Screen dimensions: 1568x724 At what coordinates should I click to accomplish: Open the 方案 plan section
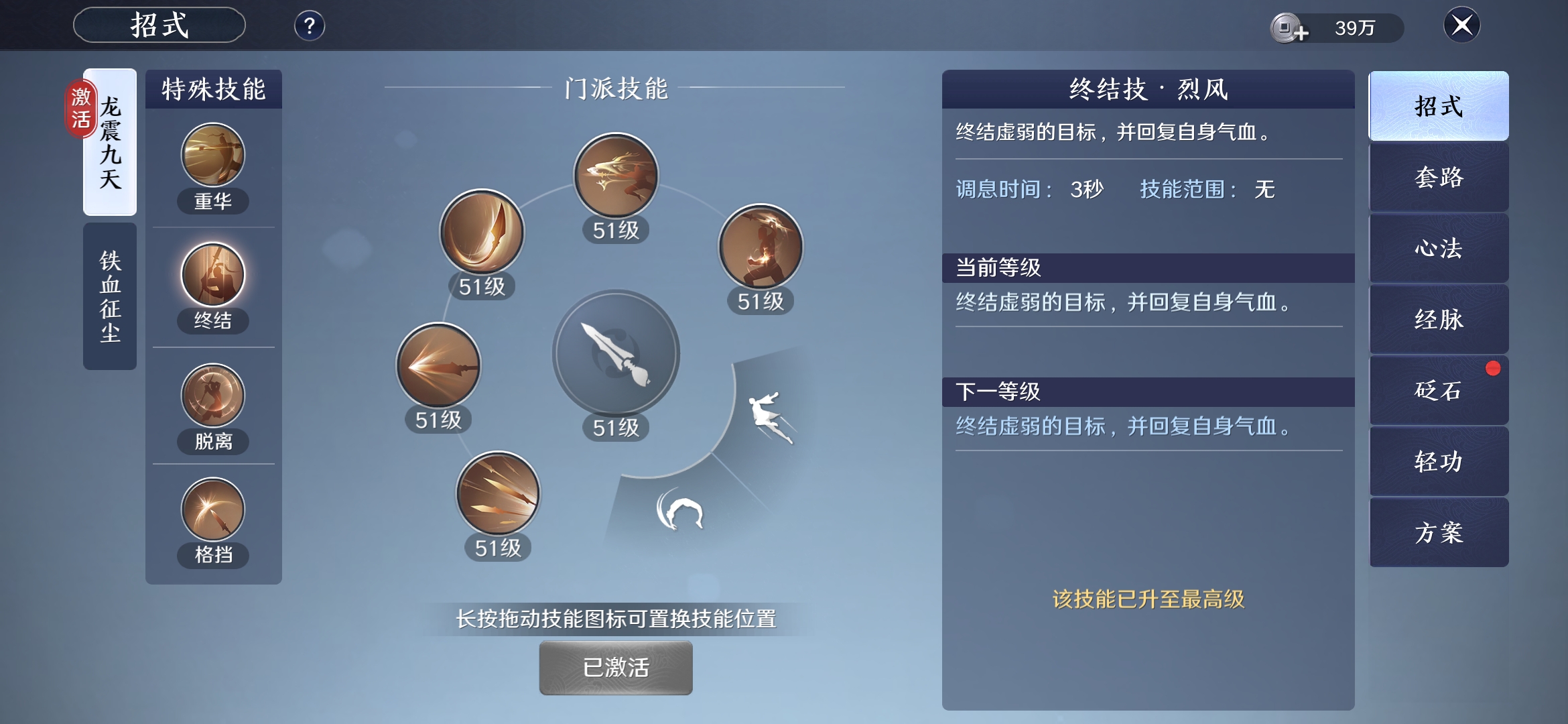point(1438,532)
